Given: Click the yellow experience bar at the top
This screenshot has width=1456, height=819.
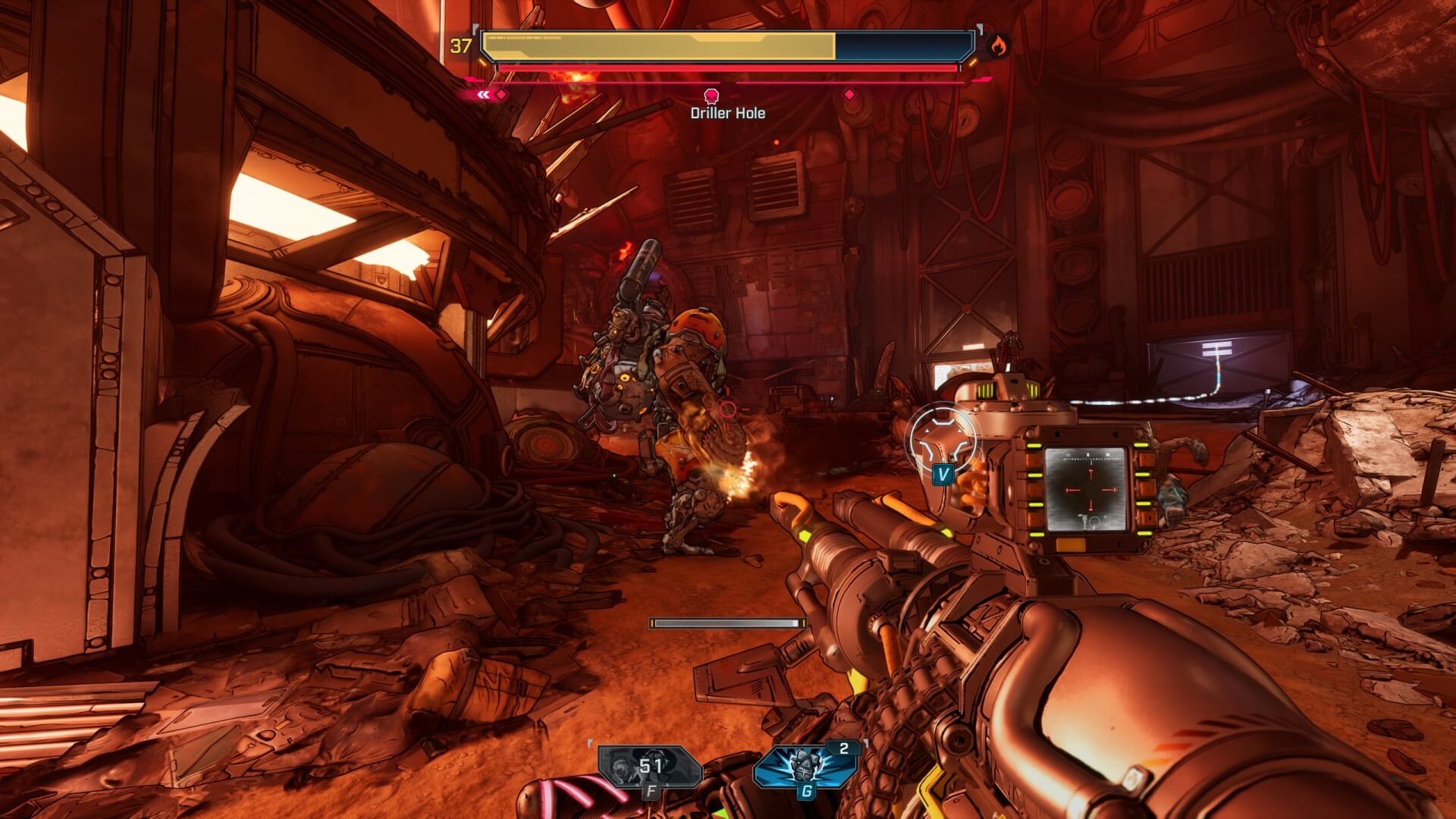Looking at the screenshot, I should pos(660,45).
